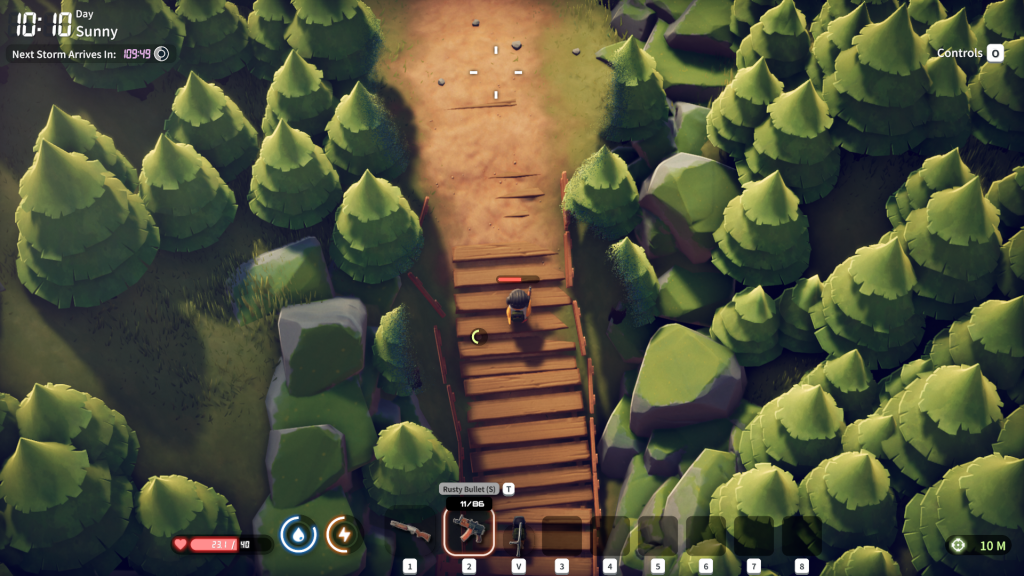This screenshot has width=1024, height=576.
Task: Click the water droplet thirst icon
Action: pos(298,534)
